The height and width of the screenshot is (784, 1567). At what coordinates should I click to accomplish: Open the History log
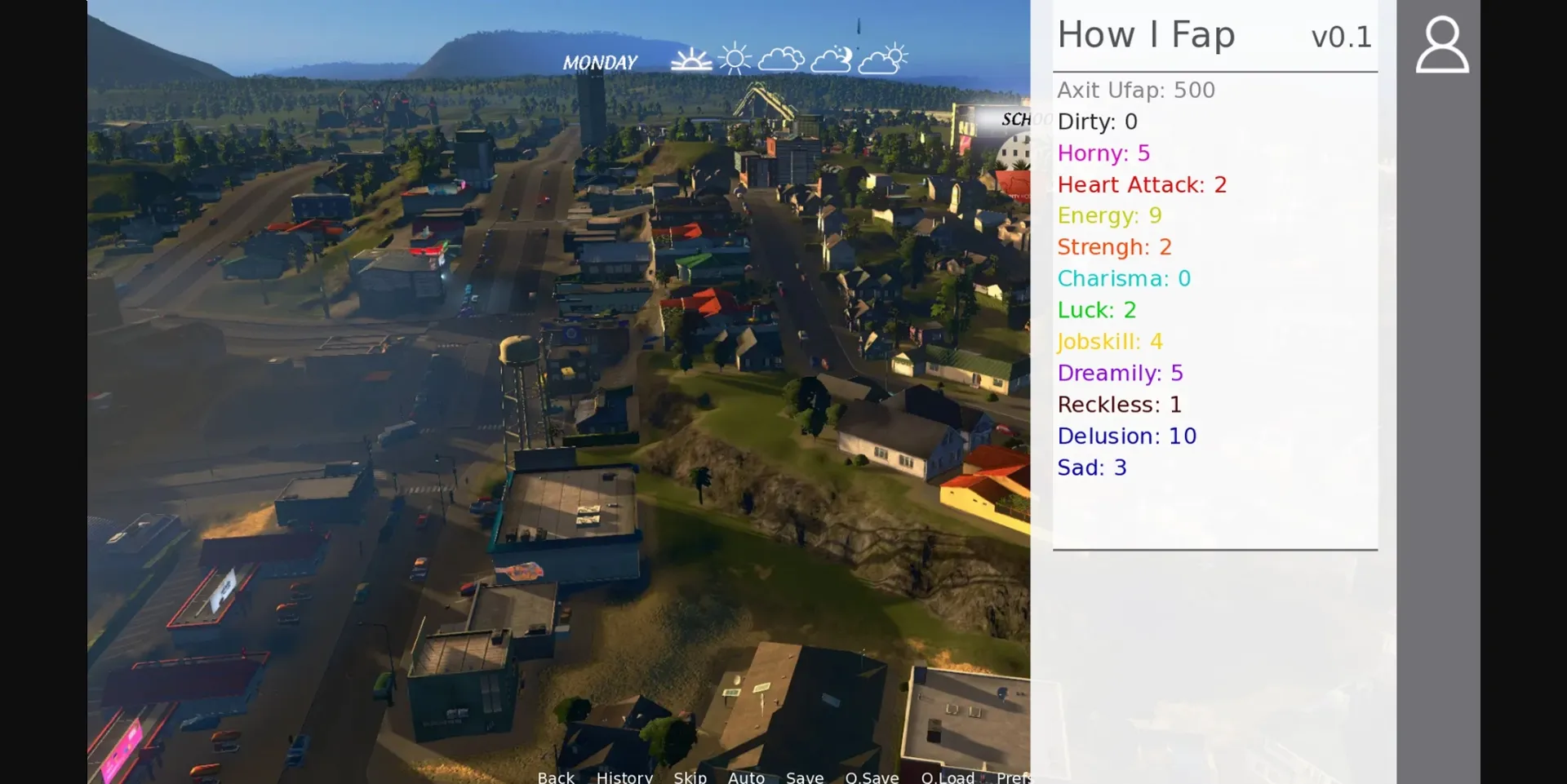624,777
